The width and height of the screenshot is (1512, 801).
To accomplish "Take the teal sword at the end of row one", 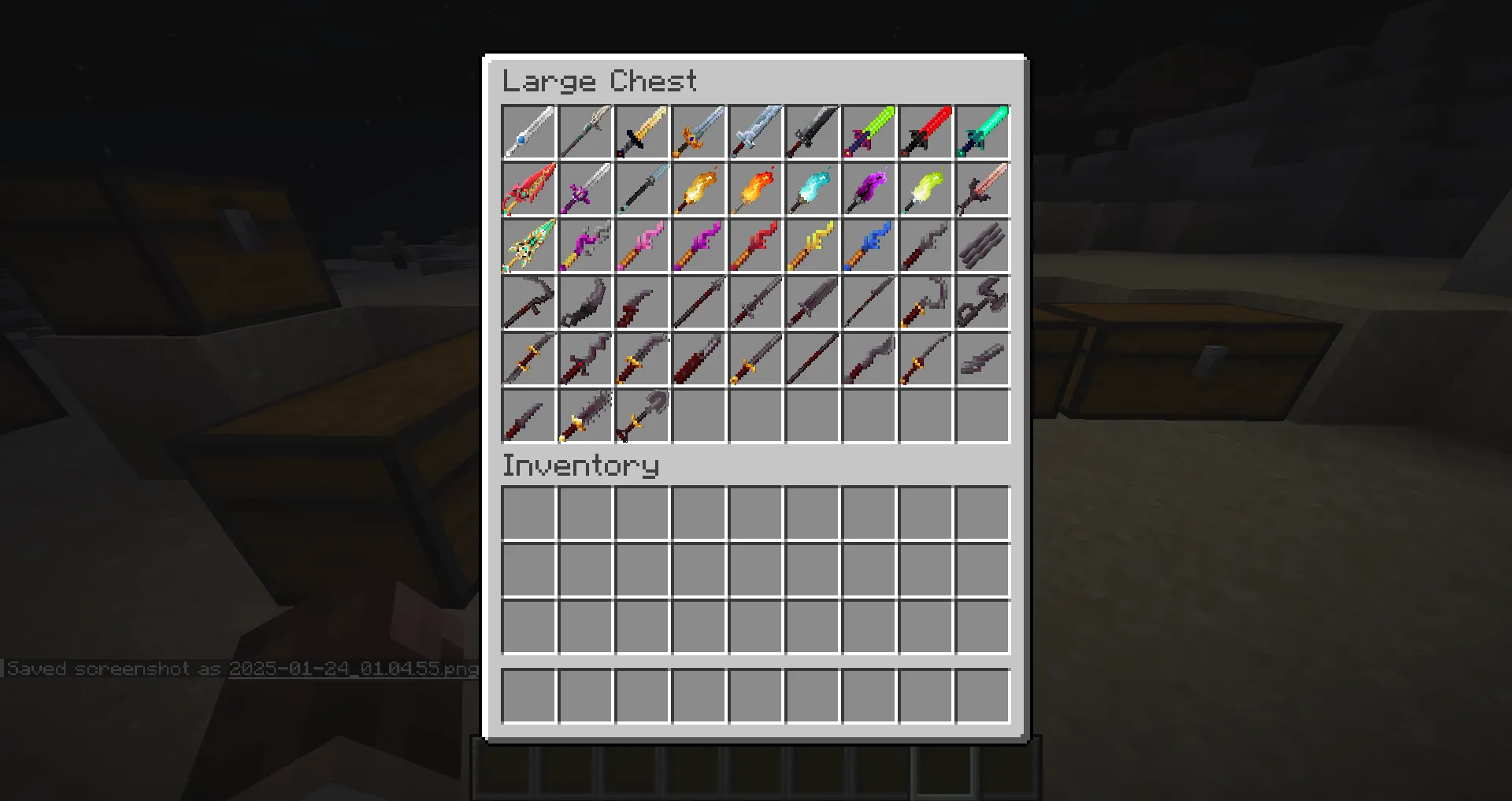I will 982,132.
